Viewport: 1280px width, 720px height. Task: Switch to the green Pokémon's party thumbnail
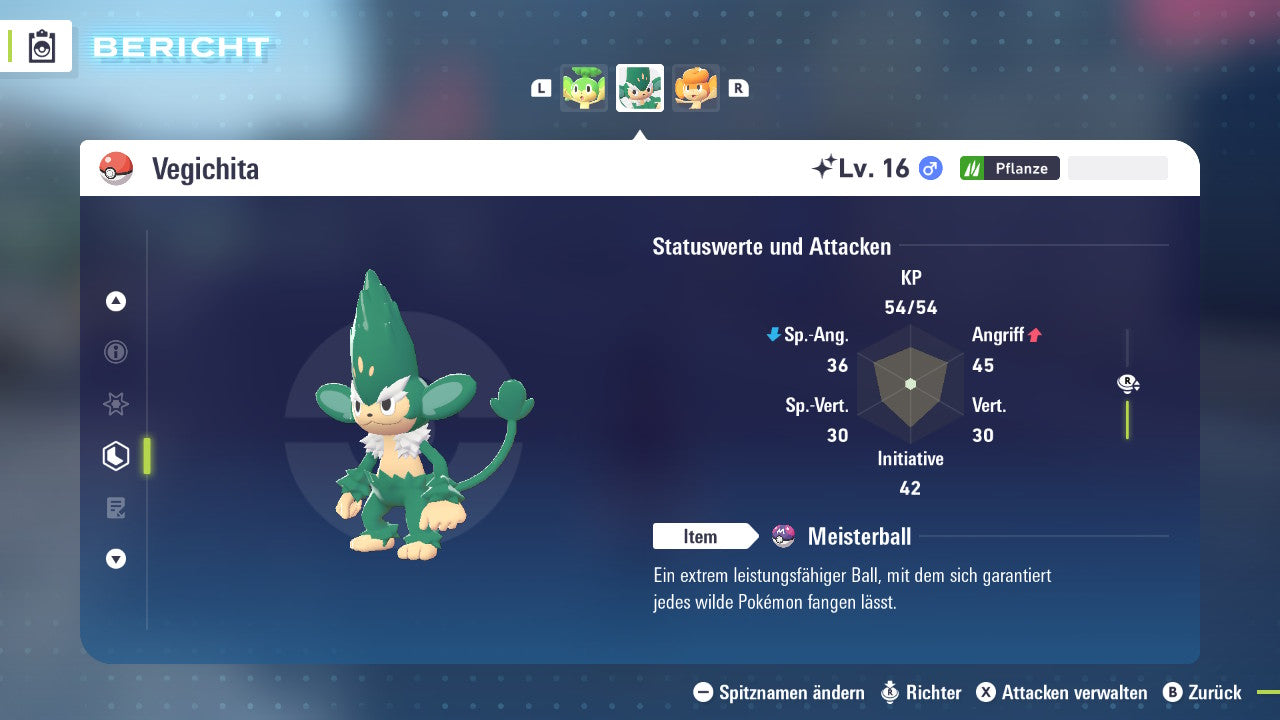[585, 88]
